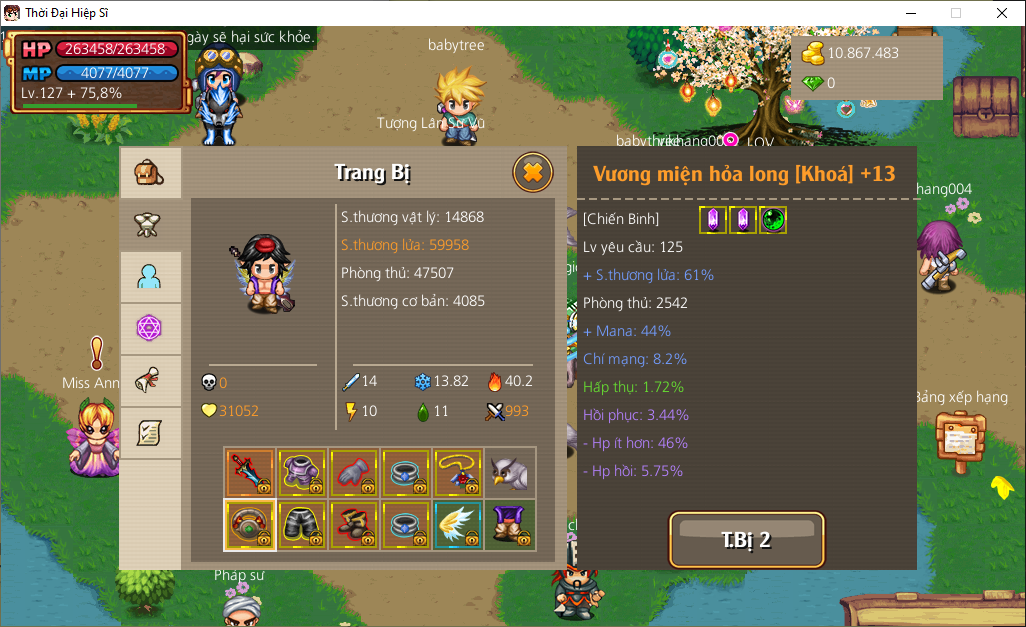Switch to T.Bị 2 equipment set
Image resolution: width=1026 pixels, height=627 pixels.
pyautogui.click(x=746, y=540)
